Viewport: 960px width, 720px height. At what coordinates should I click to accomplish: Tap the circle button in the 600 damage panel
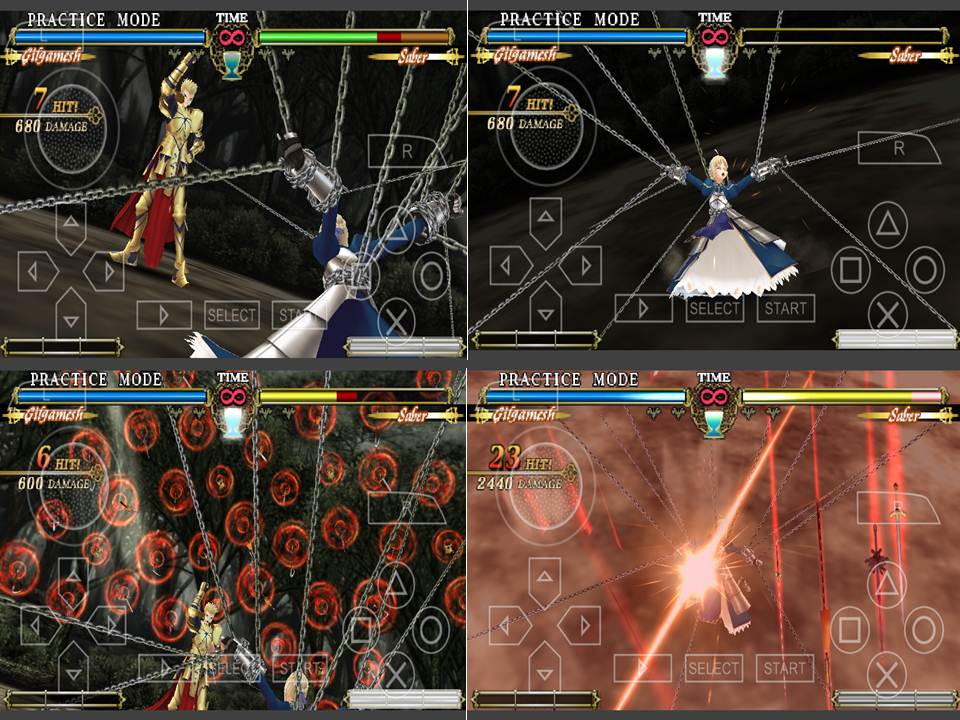(x=432, y=629)
